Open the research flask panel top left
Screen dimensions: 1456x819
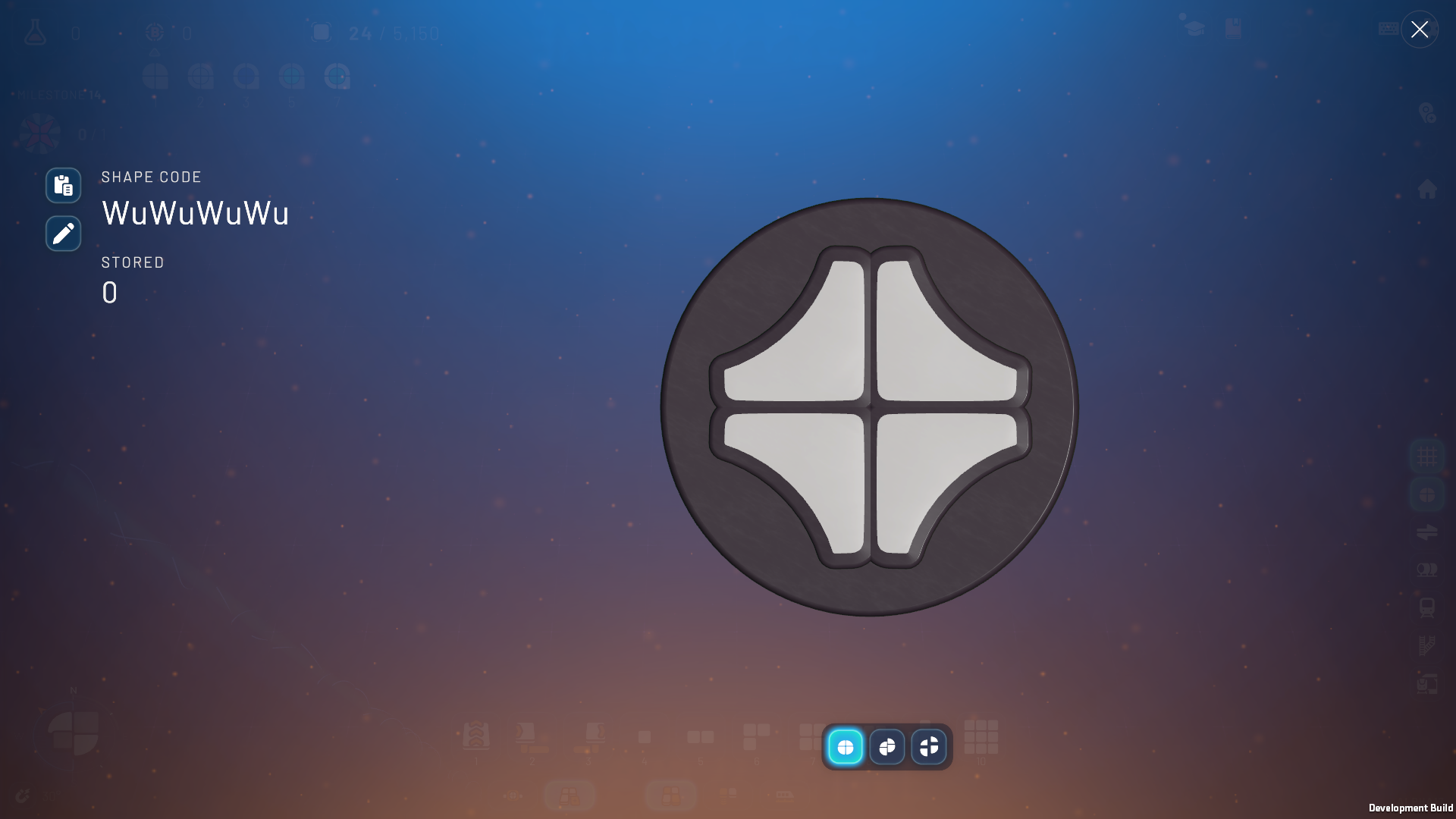pos(35,33)
